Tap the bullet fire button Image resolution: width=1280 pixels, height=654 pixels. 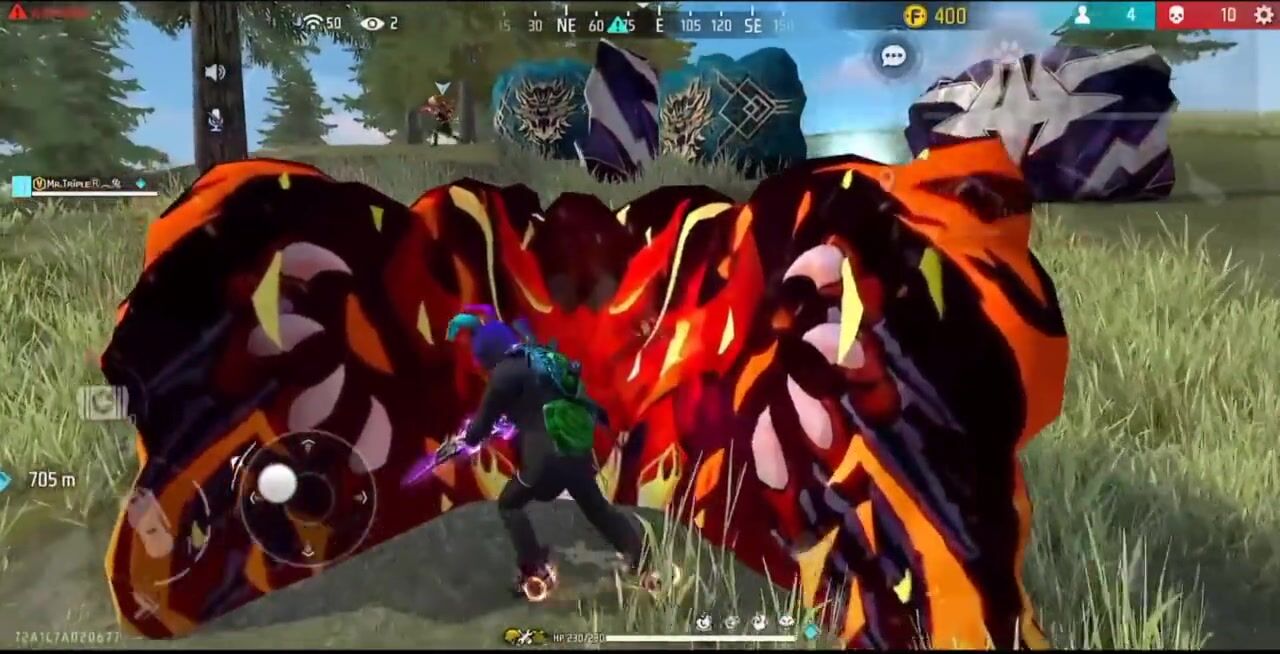coord(147,520)
